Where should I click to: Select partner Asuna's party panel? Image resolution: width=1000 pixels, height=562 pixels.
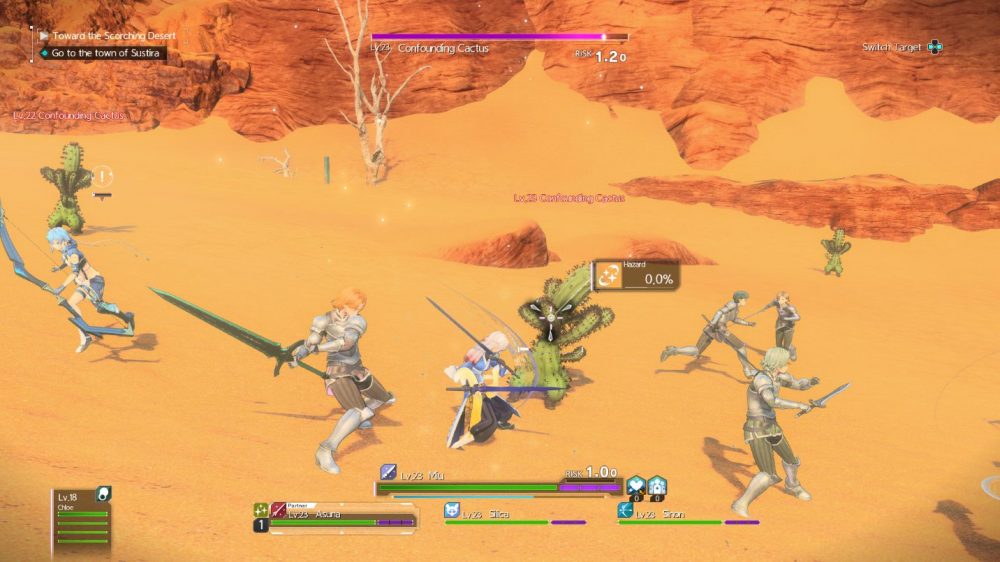tap(340, 516)
